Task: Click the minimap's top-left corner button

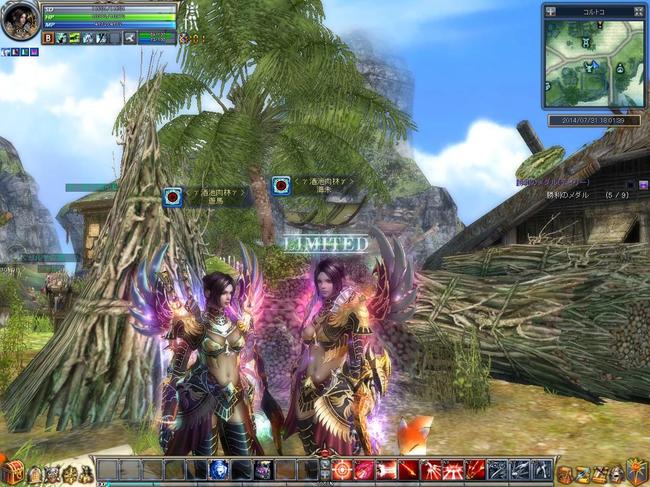Action: 550,11
